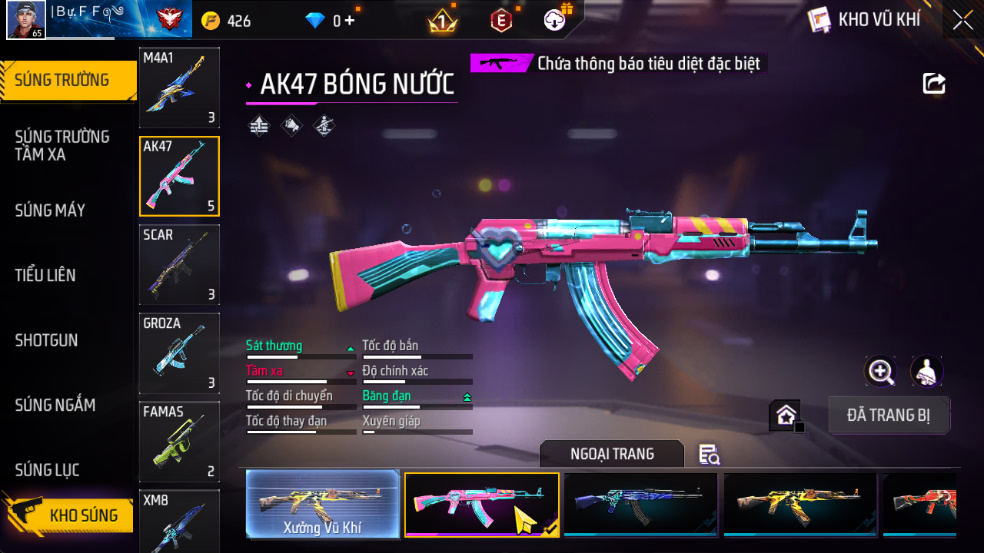
Task: Zoom in with the magnifier icon
Action: 880,372
